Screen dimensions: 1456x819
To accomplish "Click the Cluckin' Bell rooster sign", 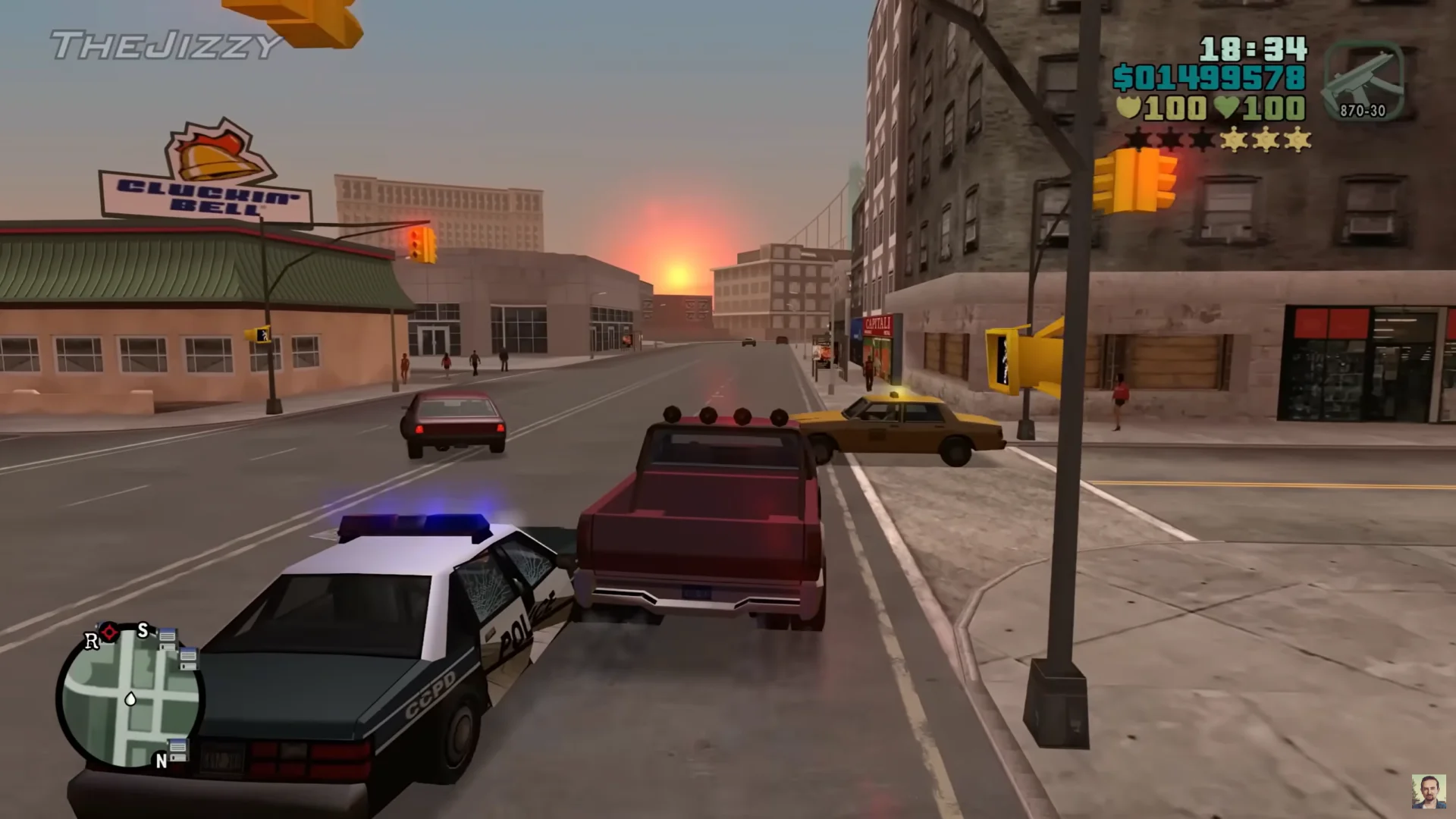I will coord(209,152).
